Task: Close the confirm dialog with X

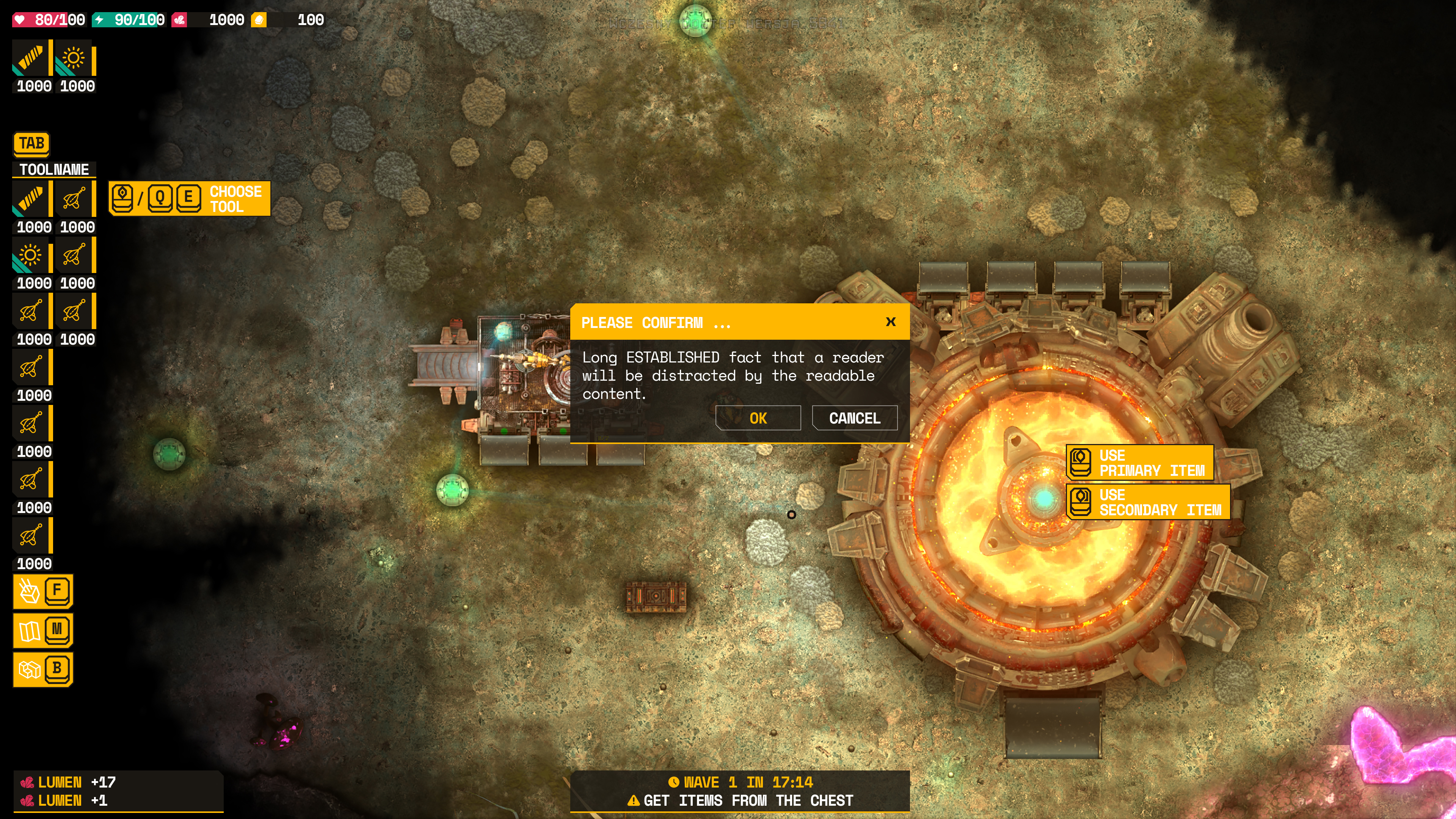Action: click(x=891, y=322)
